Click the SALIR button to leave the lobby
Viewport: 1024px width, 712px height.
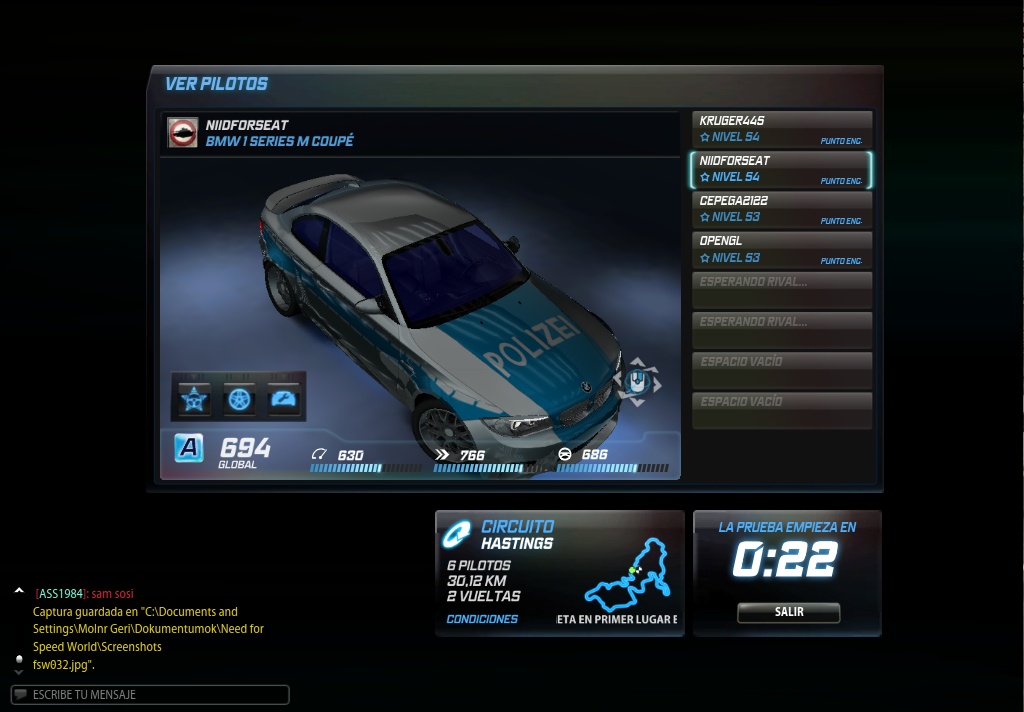point(788,612)
